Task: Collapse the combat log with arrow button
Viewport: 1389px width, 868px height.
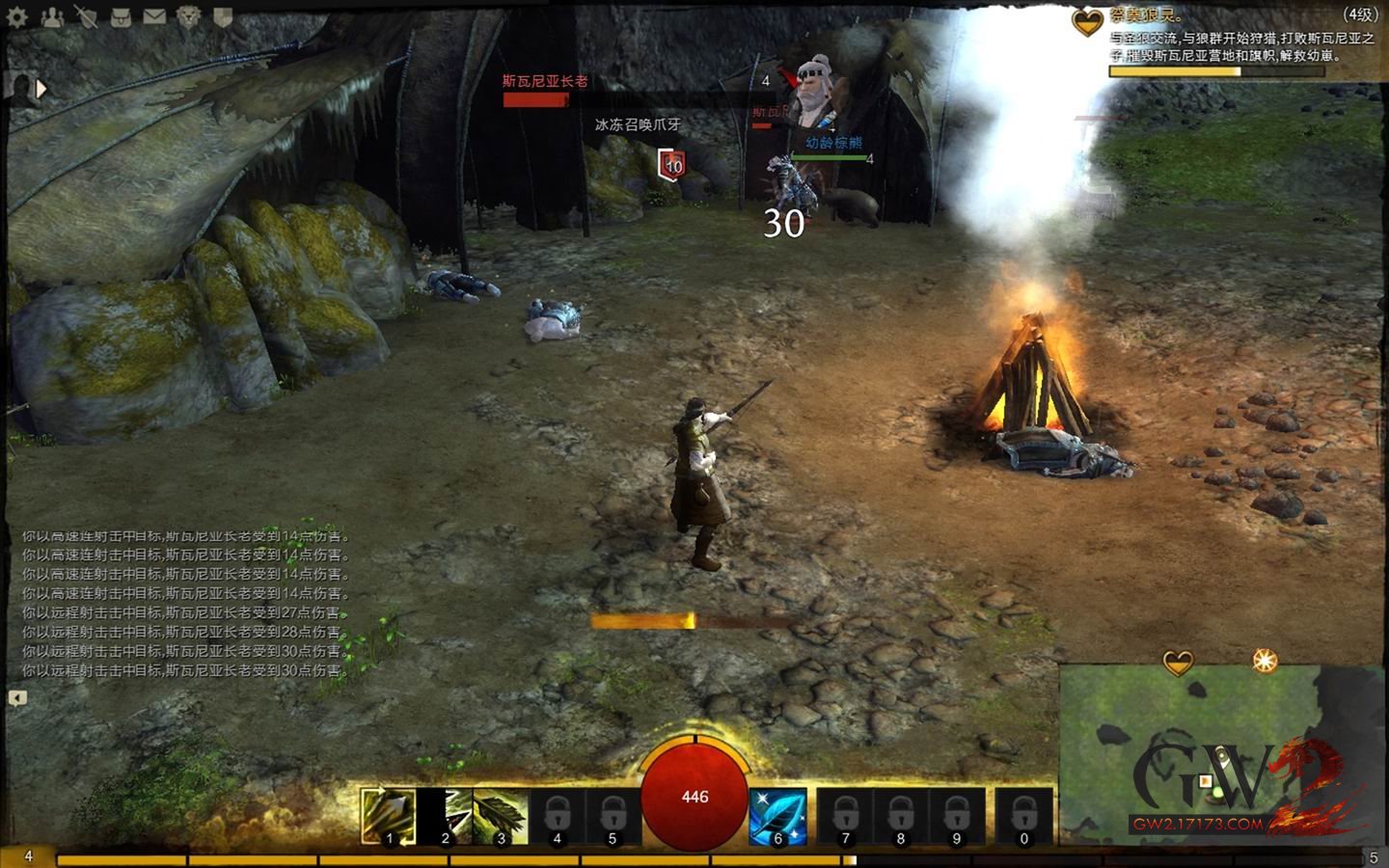Action: tap(17, 697)
